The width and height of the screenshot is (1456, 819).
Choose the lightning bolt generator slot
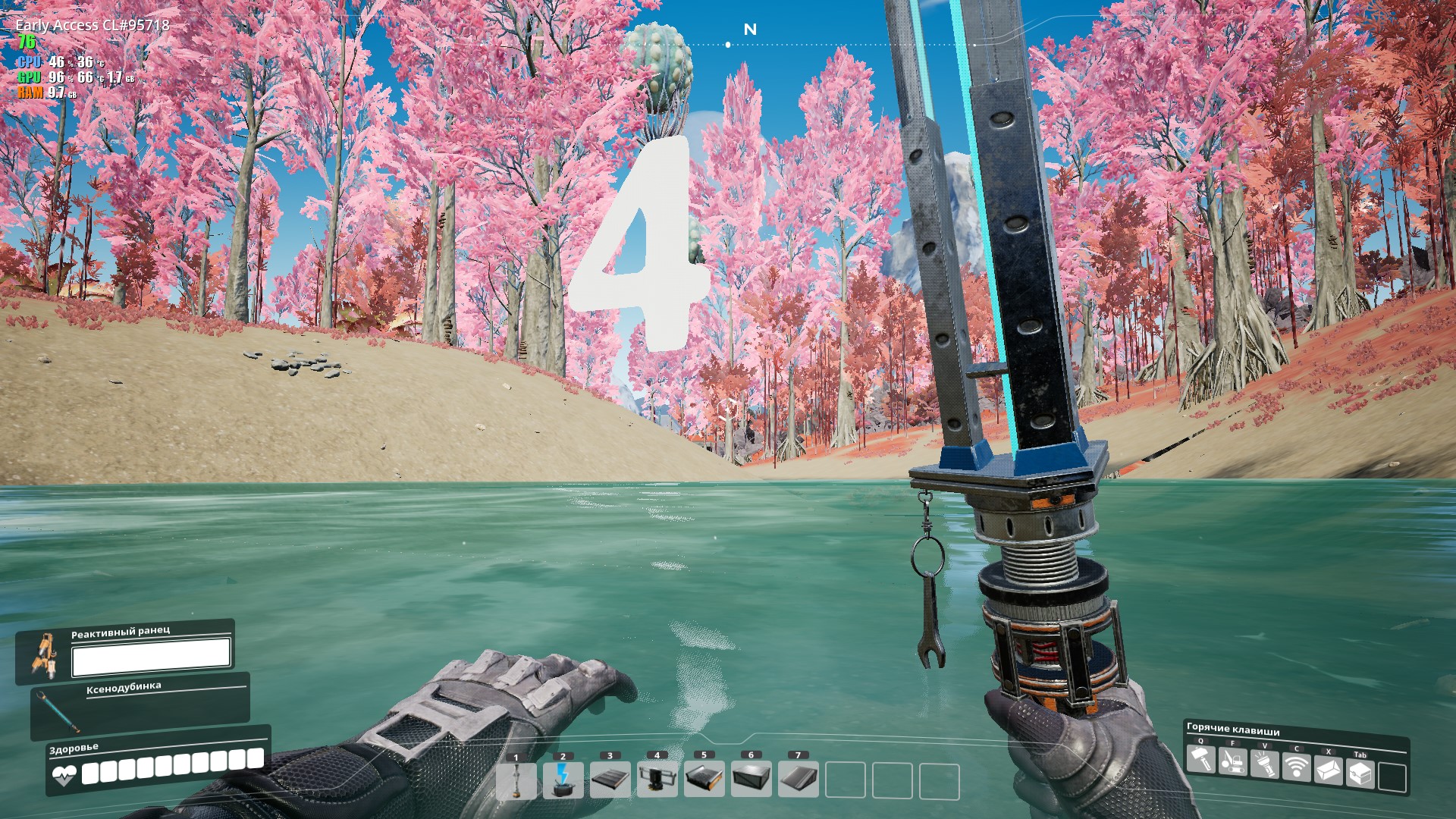(x=563, y=781)
